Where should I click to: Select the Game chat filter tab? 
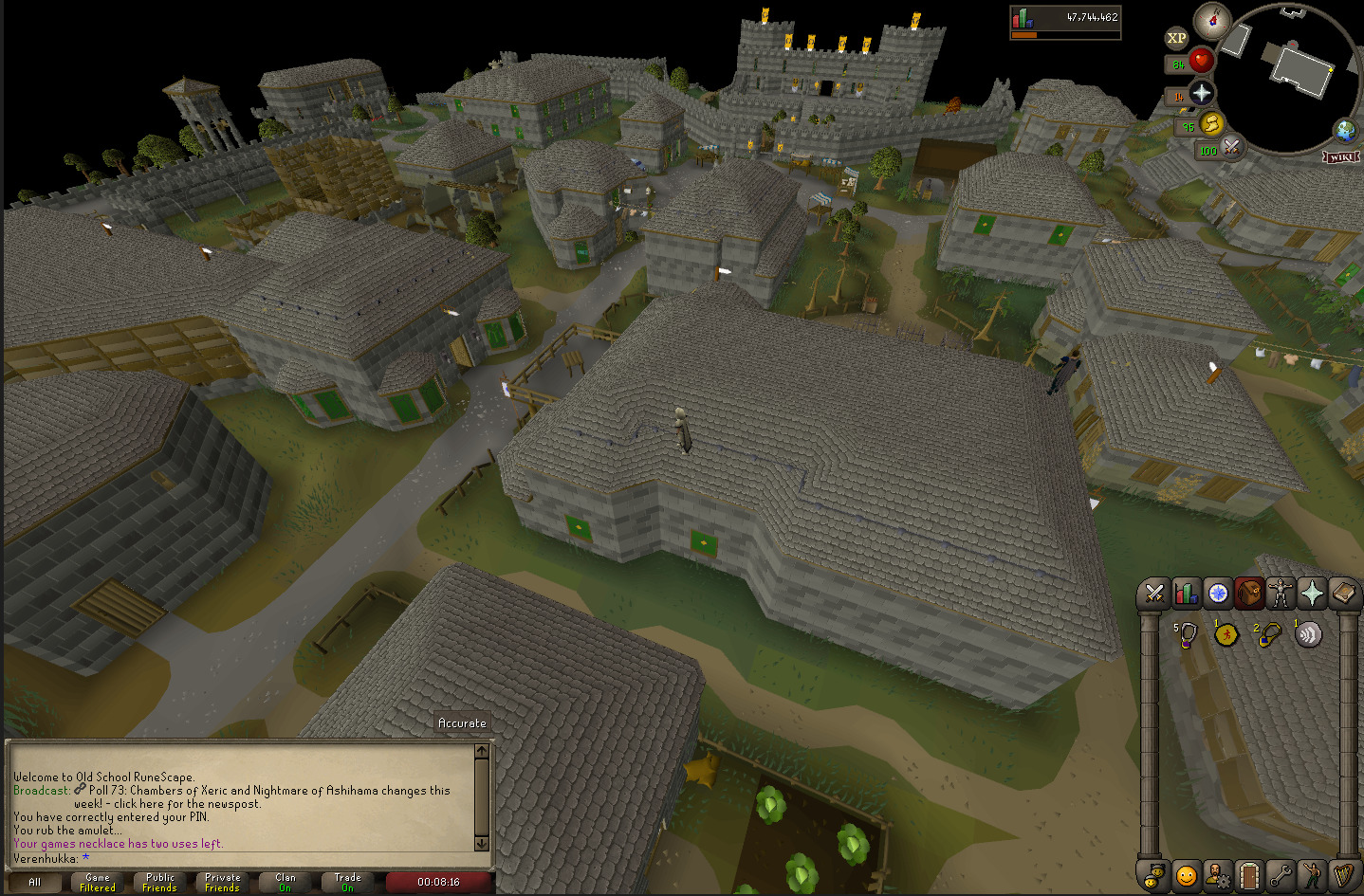pyautogui.click(x=98, y=883)
